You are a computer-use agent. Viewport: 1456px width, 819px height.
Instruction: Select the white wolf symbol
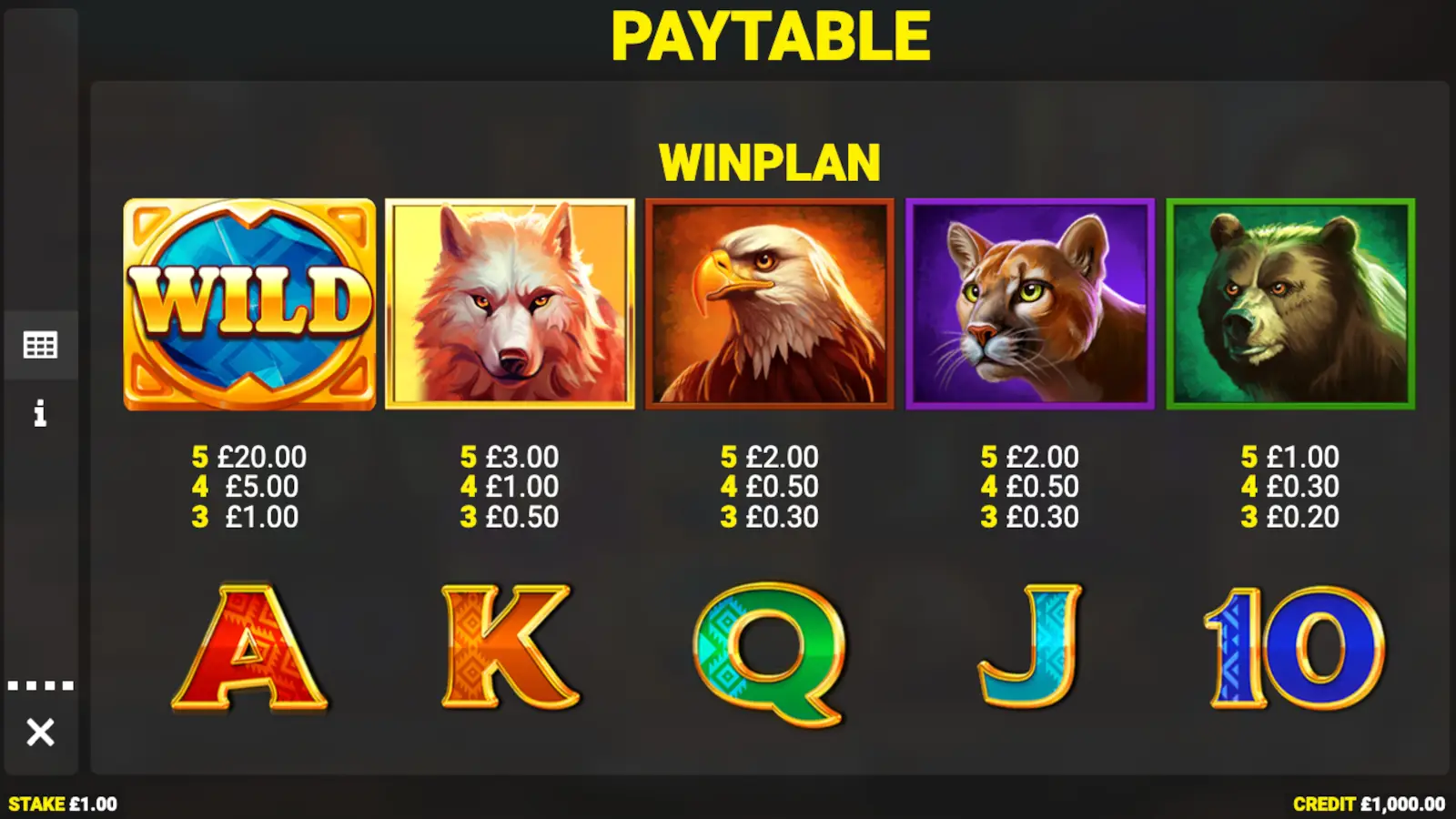click(510, 305)
